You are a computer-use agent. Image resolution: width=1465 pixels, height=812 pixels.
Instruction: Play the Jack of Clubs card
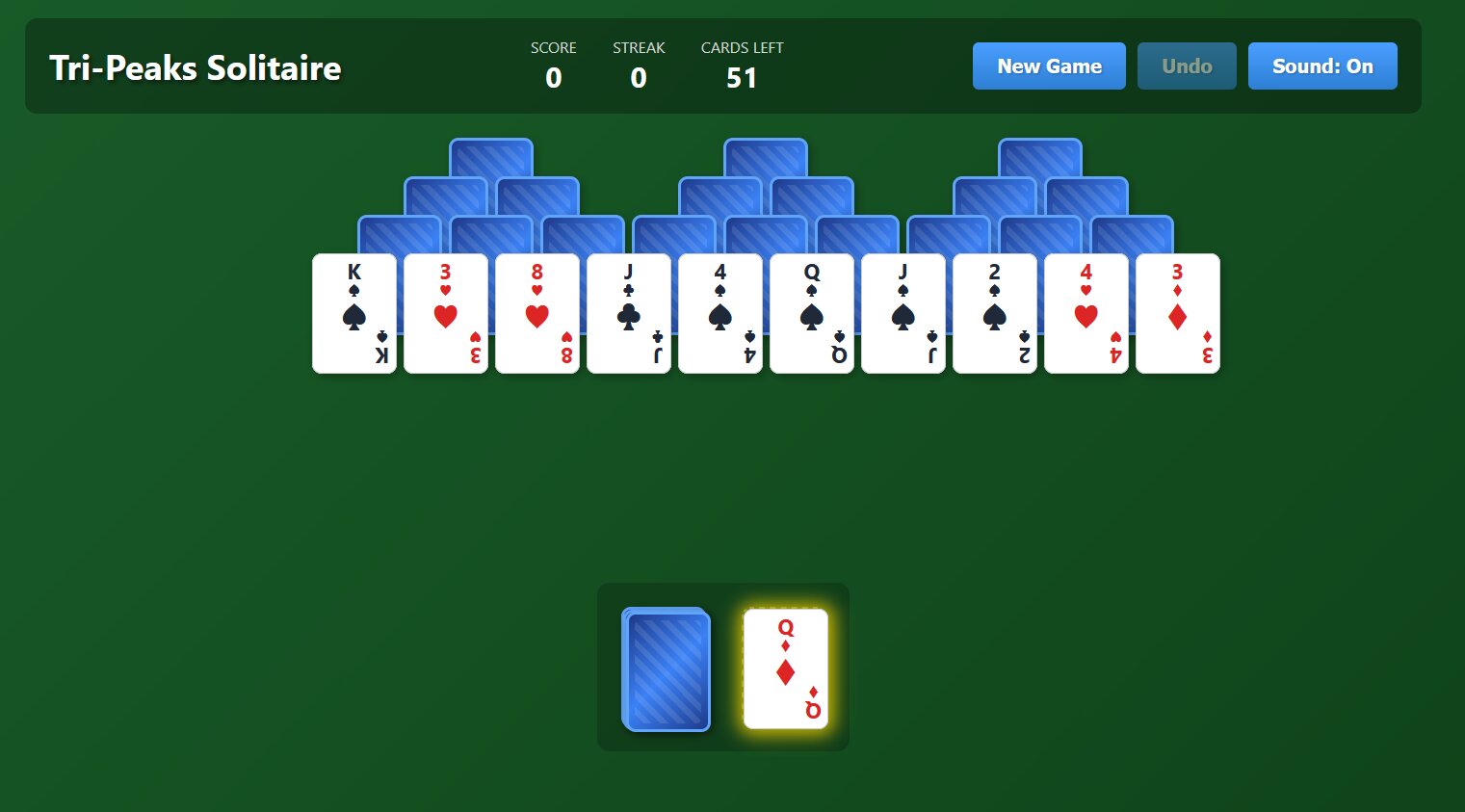coord(629,313)
